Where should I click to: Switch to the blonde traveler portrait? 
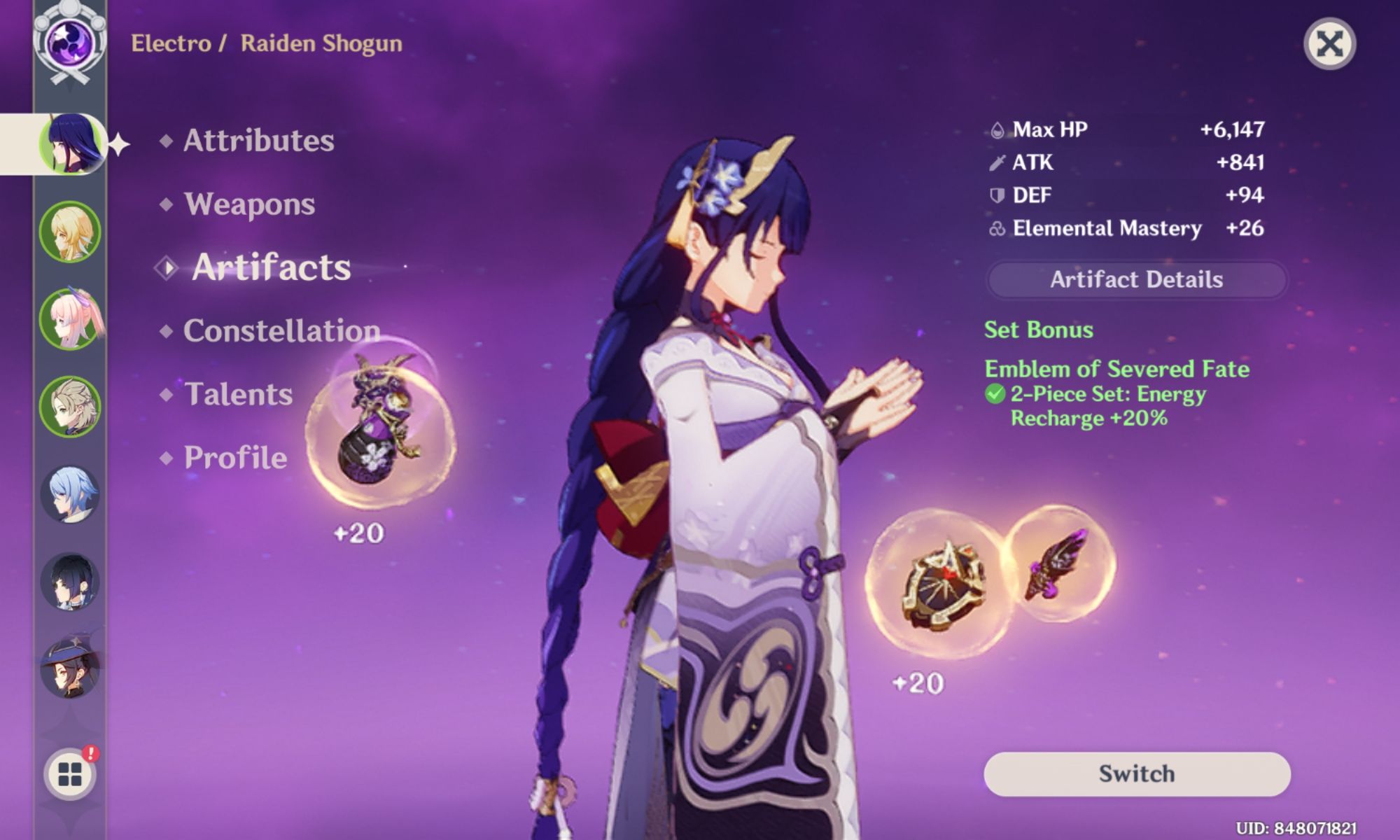[70, 232]
